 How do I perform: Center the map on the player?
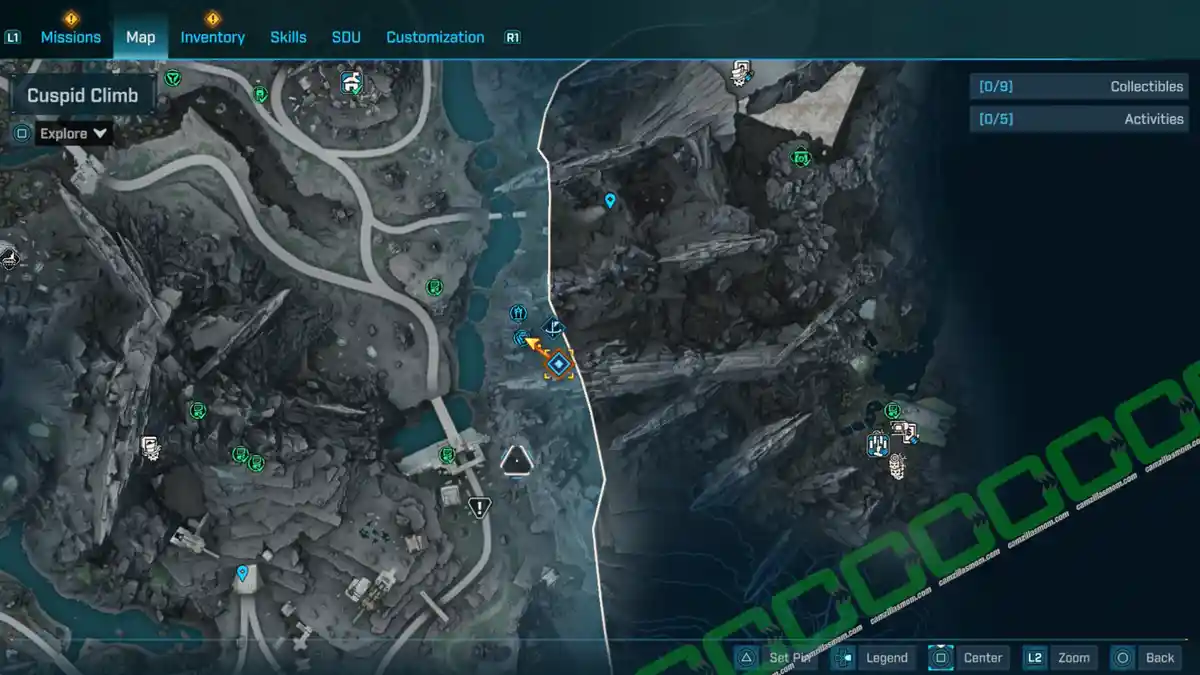[968, 657]
